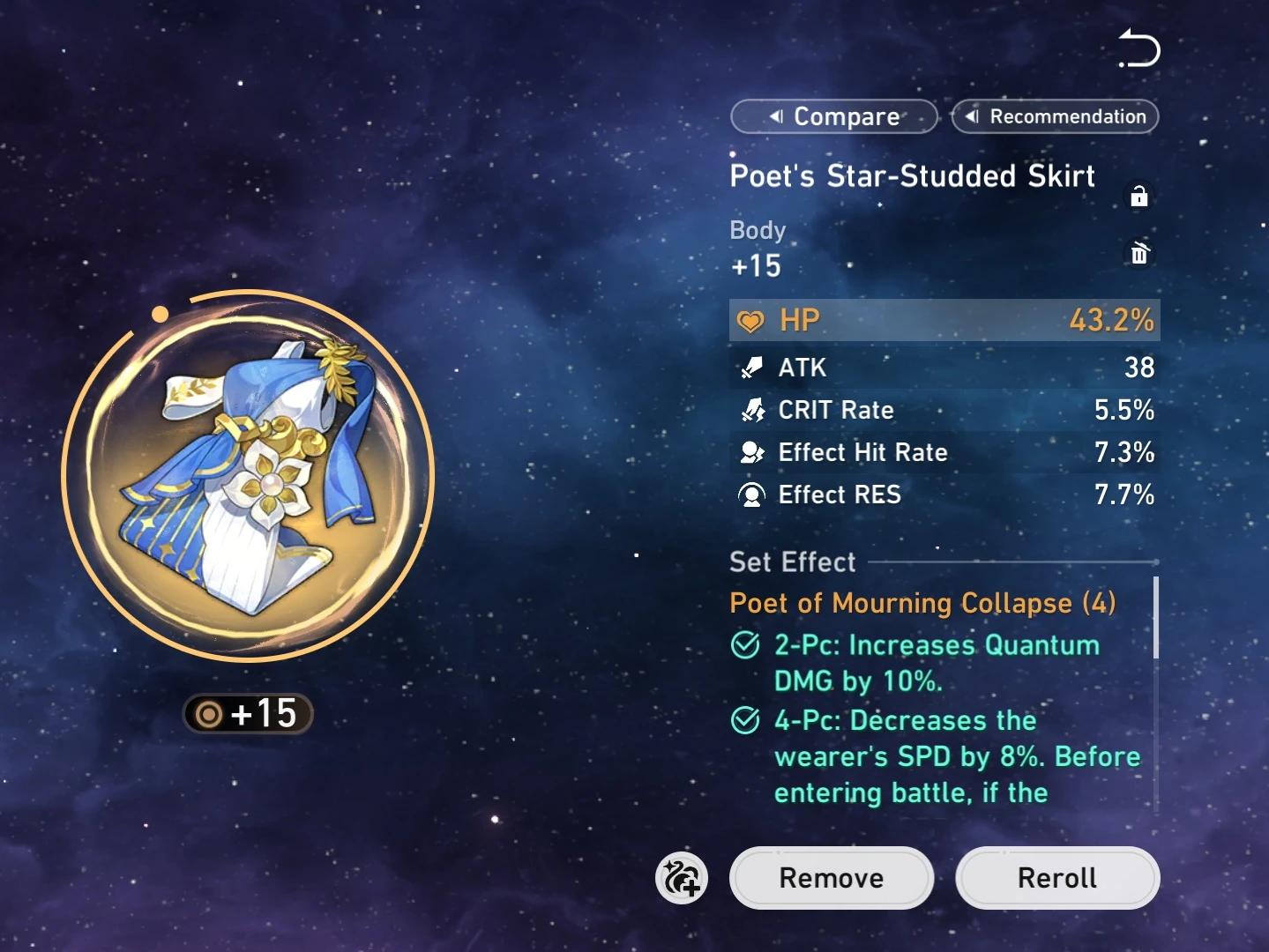Switch to the Recommendation view
This screenshot has height=952, width=1269.
1055,116
